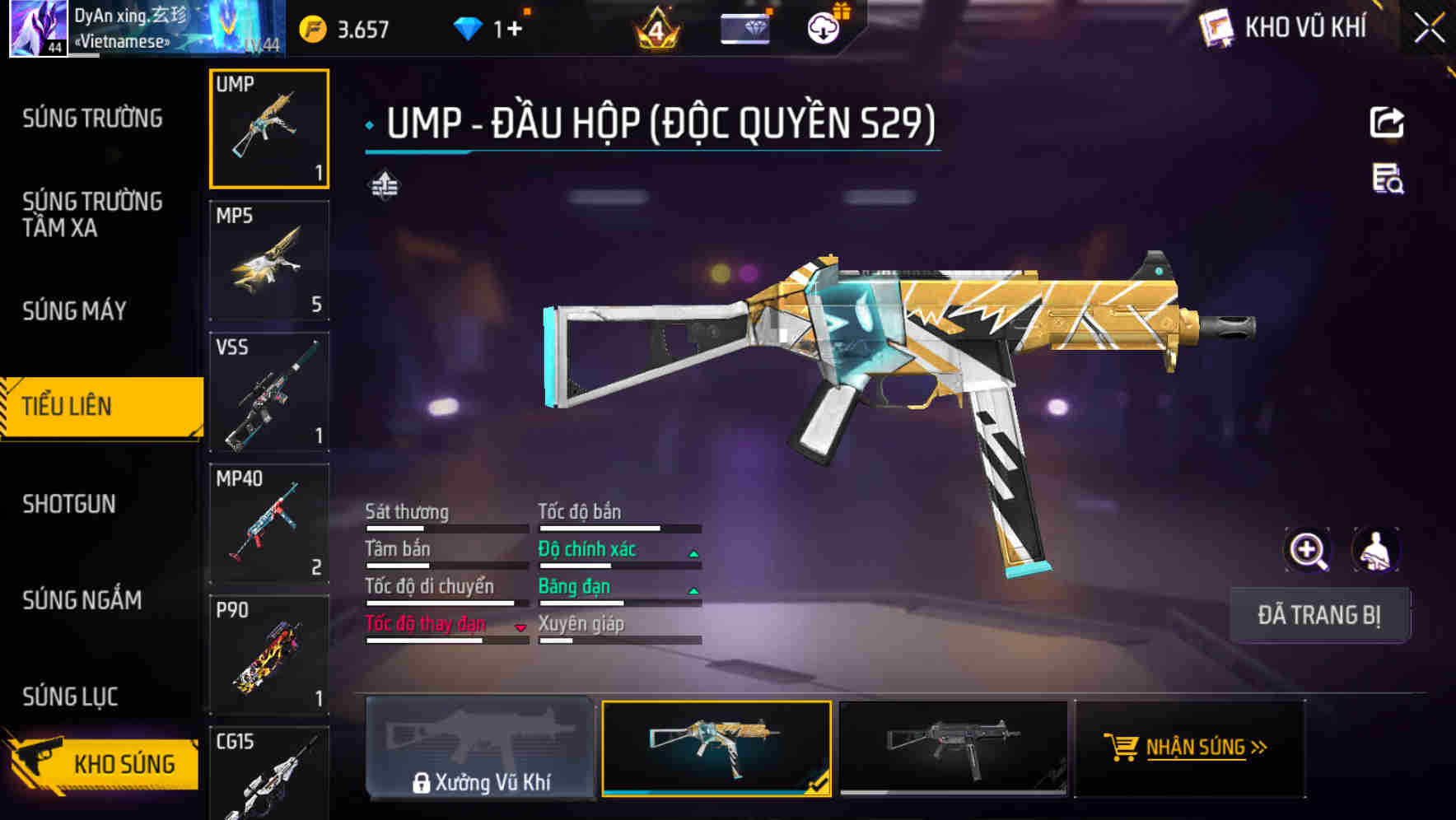Pick the P90 weapon tile
The image size is (1456, 820).
(x=269, y=655)
